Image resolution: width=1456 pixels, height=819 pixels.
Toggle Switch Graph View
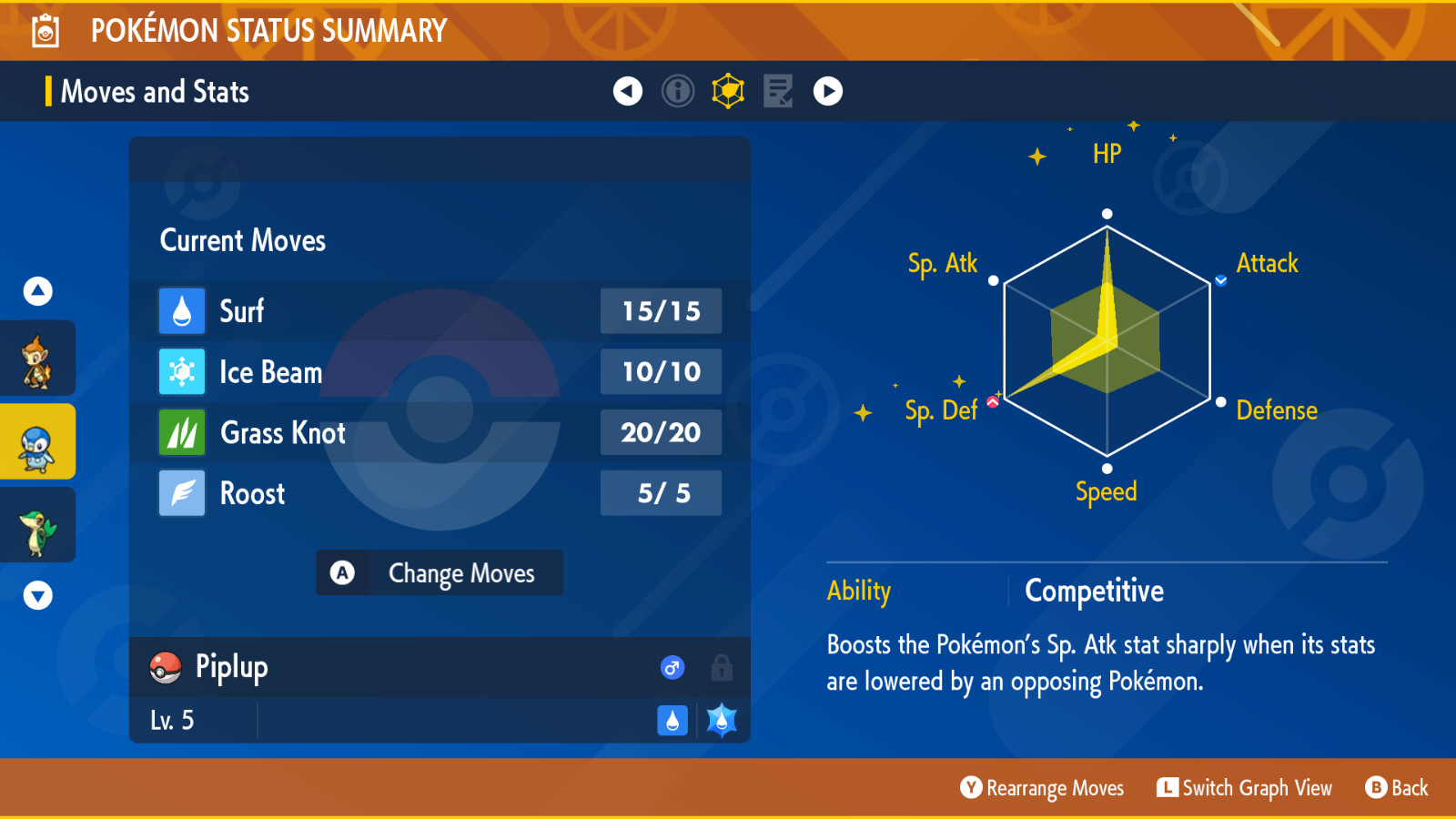[x=1245, y=788]
